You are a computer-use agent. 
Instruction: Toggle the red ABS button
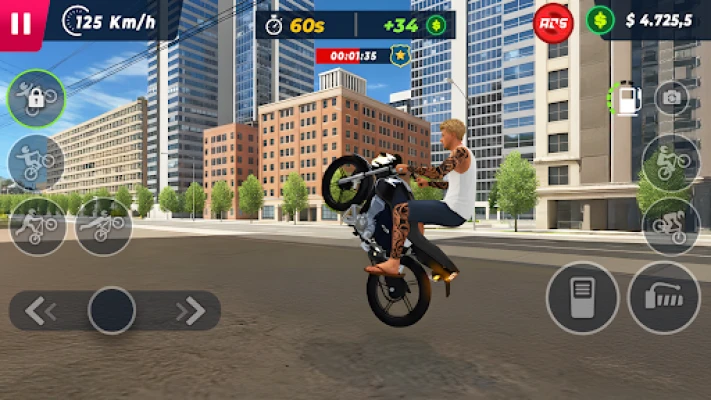(x=553, y=22)
